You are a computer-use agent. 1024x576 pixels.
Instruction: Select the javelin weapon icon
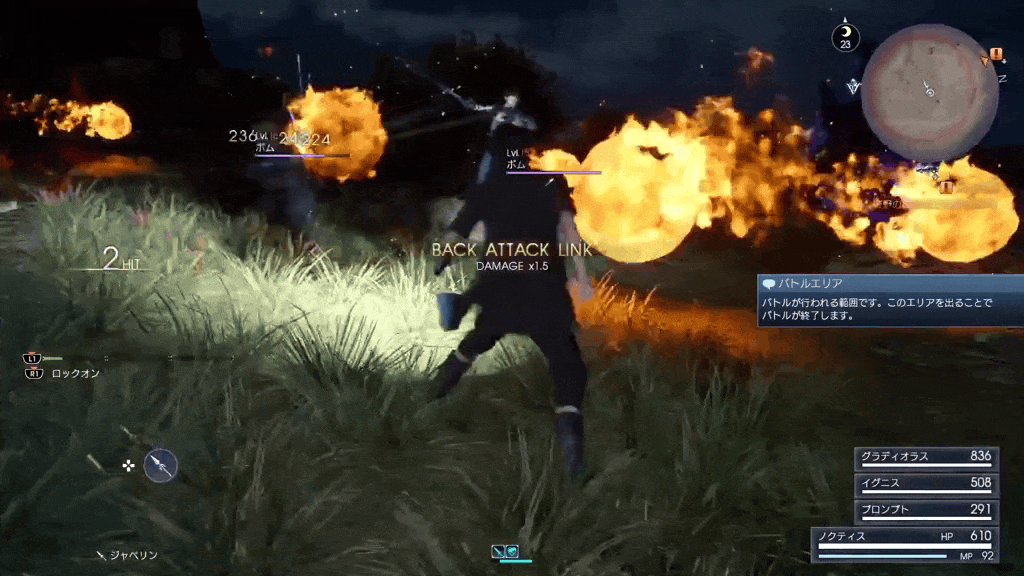click(x=160, y=465)
